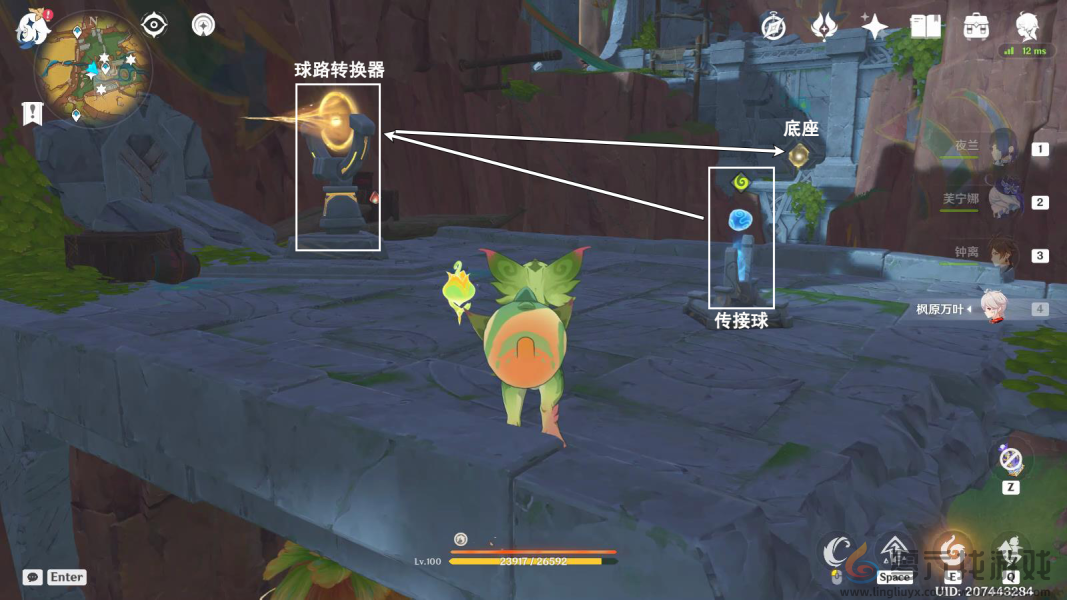Activate the upward arrow jump skill icon
Image resolution: width=1067 pixels, height=600 pixels.
pos(894,553)
